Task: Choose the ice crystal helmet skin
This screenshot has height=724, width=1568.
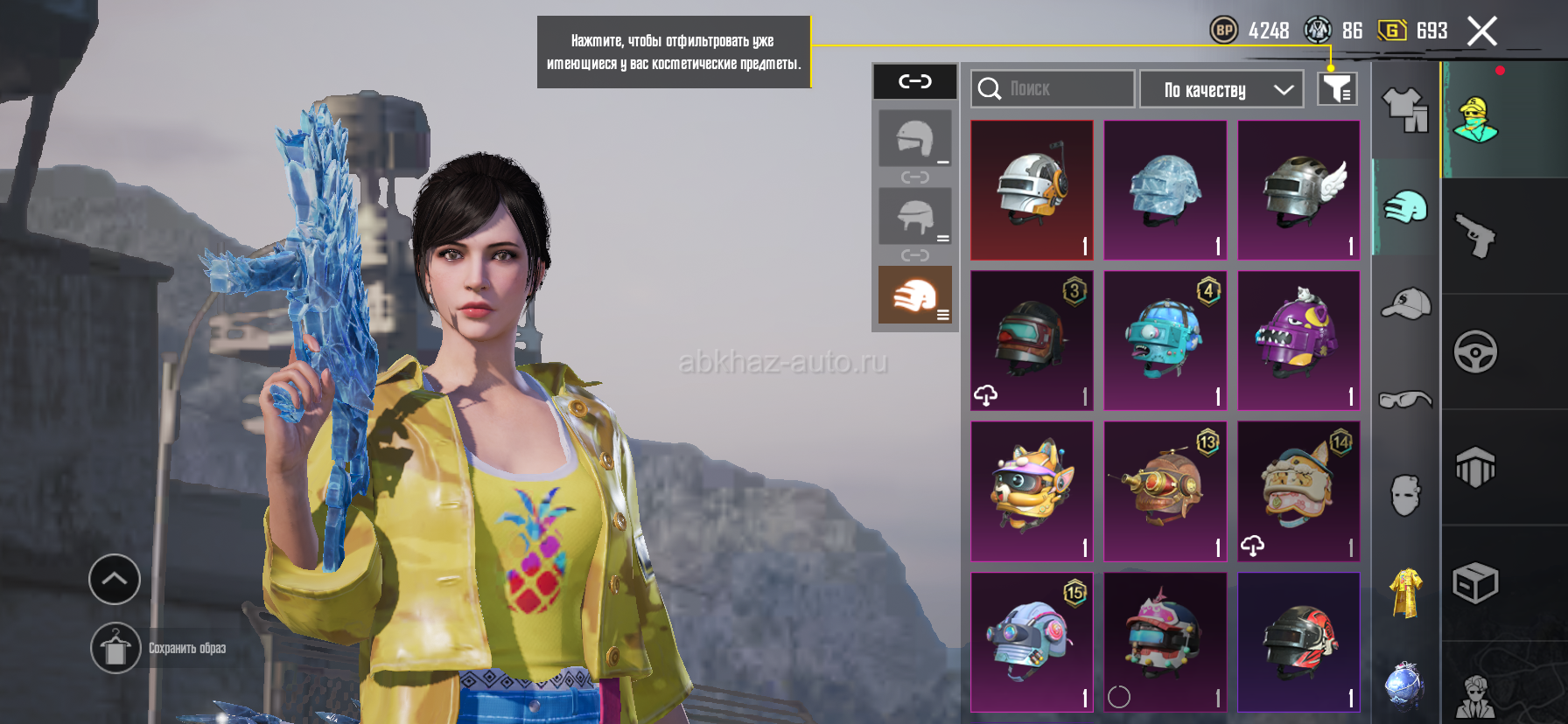Action: pyautogui.click(x=1165, y=190)
